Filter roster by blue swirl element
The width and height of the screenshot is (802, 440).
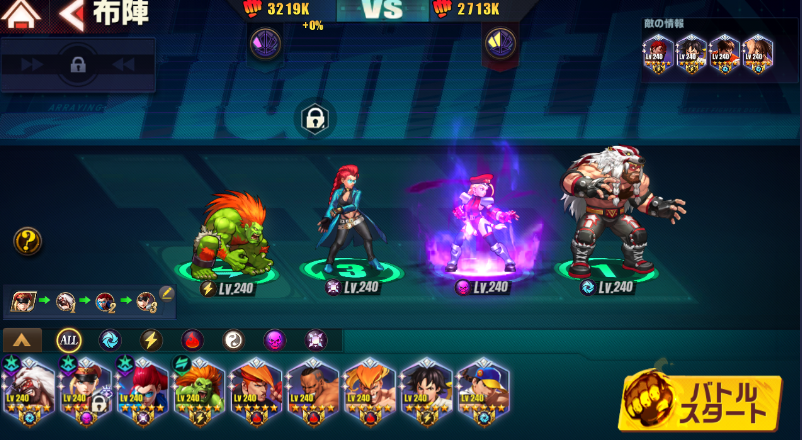[x=109, y=340]
